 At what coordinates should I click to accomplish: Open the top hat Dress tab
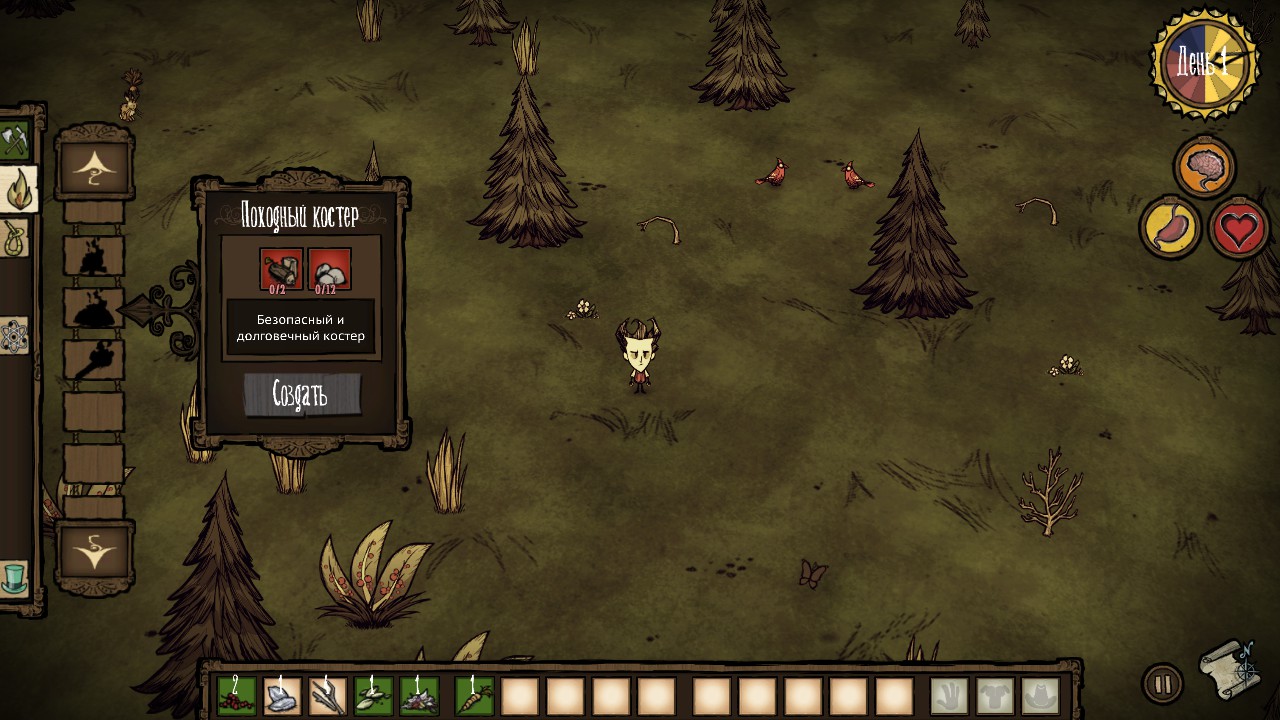(x=14, y=578)
